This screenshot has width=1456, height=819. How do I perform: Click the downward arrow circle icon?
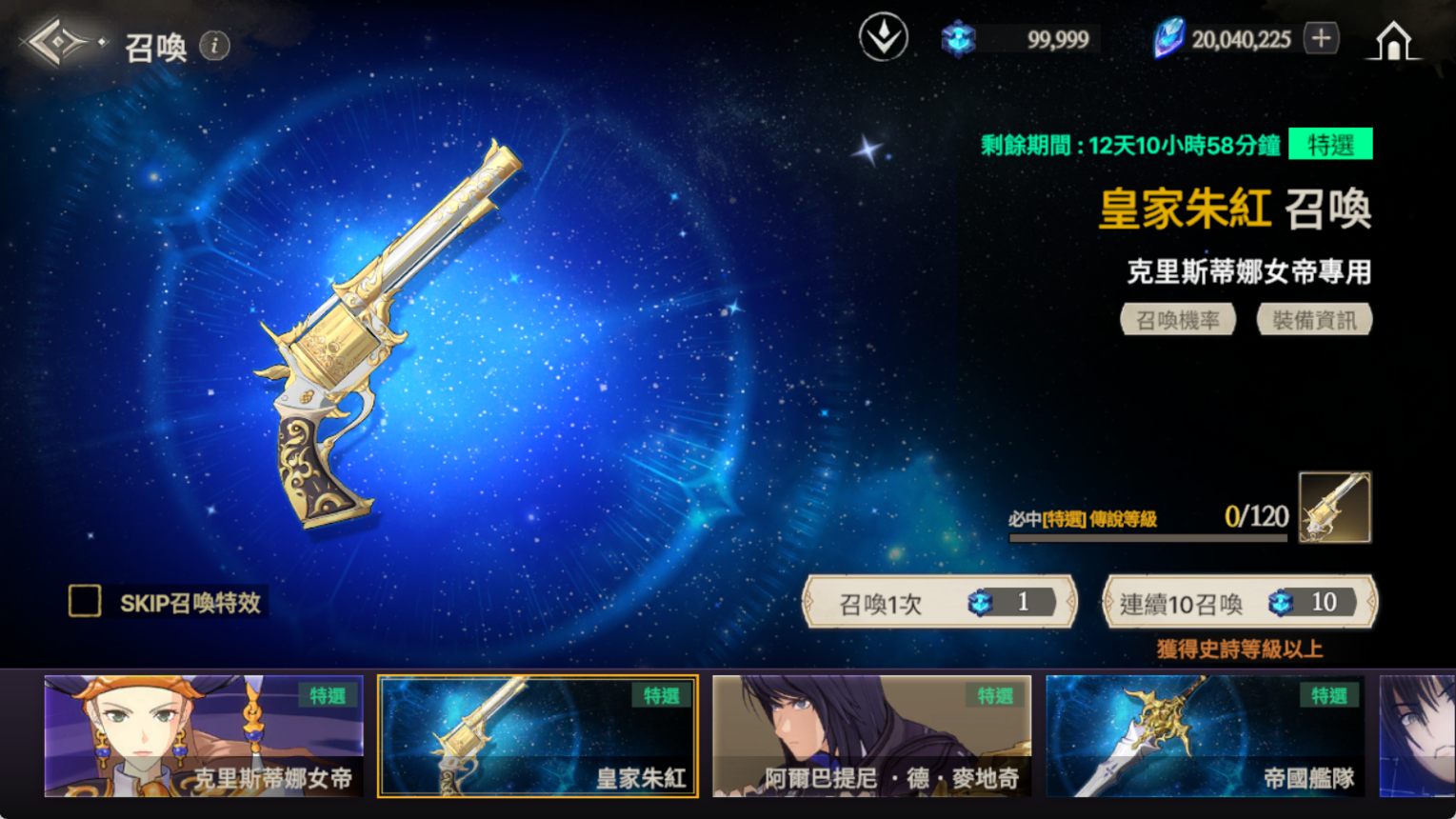[x=883, y=38]
